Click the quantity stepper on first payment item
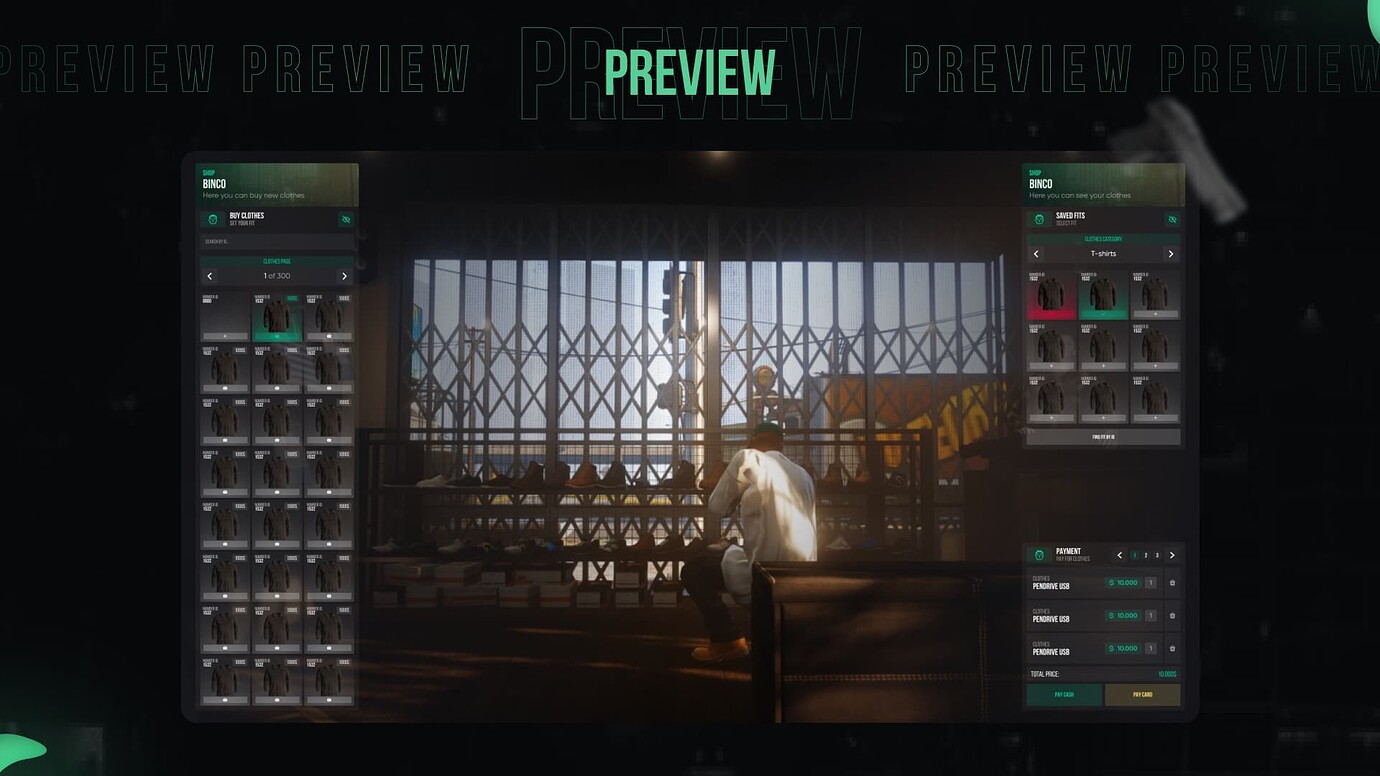The image size is (1380, 776). pos(1150,582)
